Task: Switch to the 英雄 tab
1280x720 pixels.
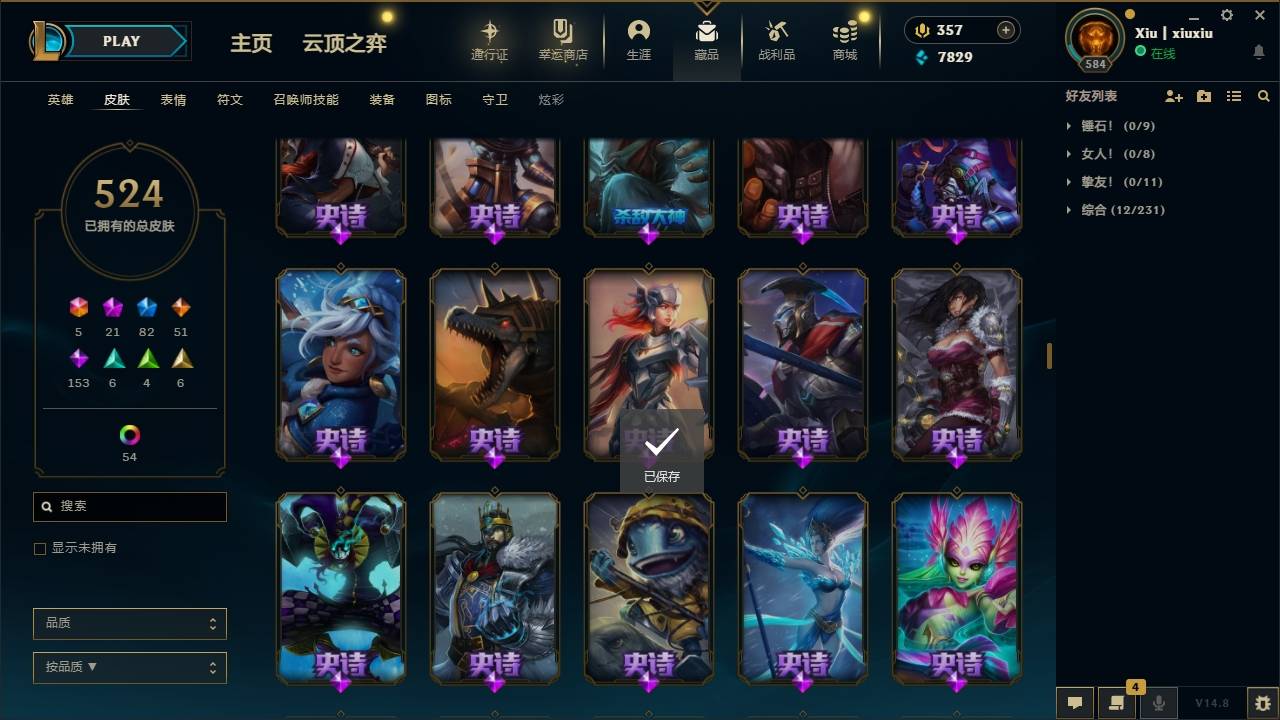Action: pos(59,99)
